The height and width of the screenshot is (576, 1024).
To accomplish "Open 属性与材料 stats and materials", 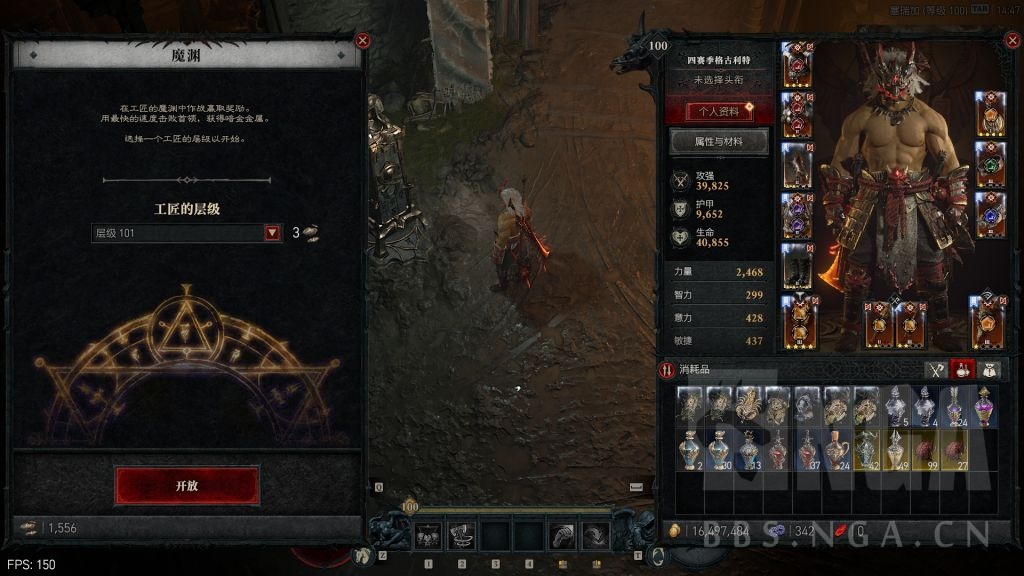I will (720, 142).
